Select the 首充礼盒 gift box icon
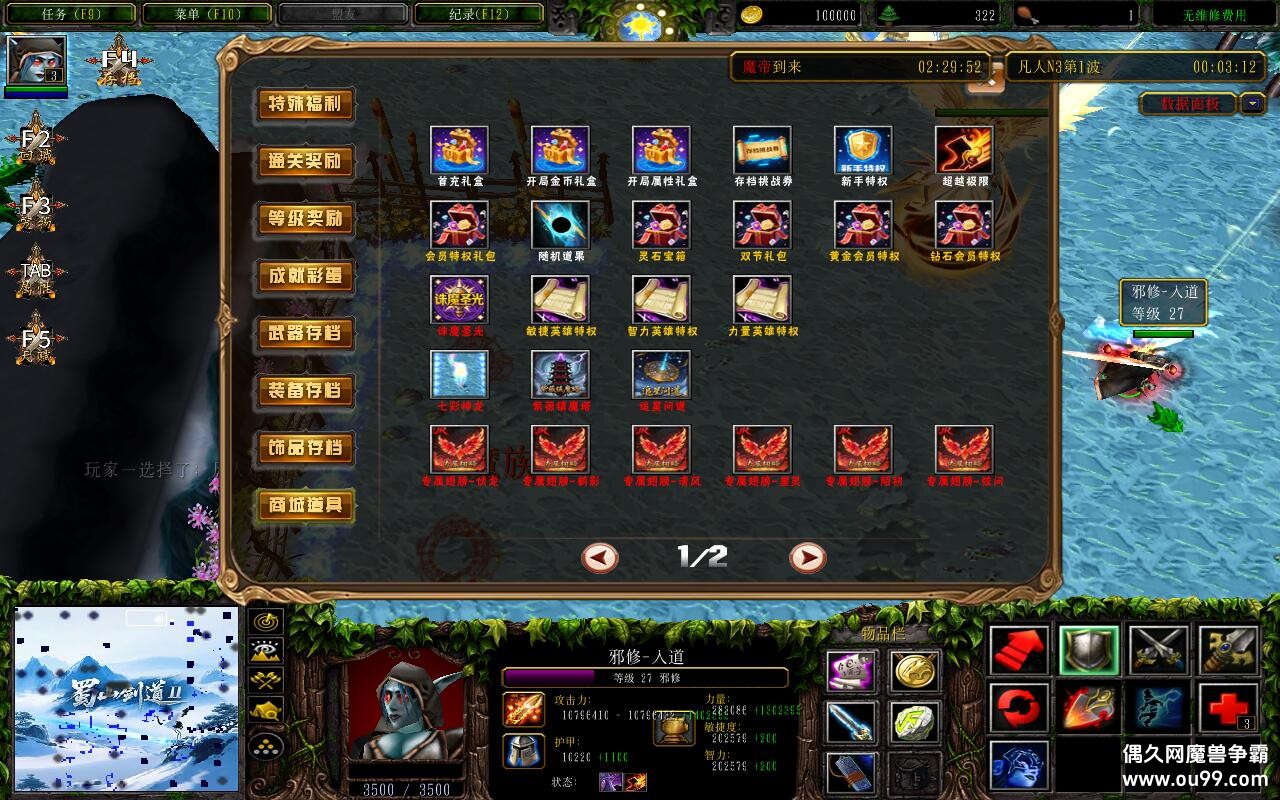The image size is (1280, 800). [459, 150]
